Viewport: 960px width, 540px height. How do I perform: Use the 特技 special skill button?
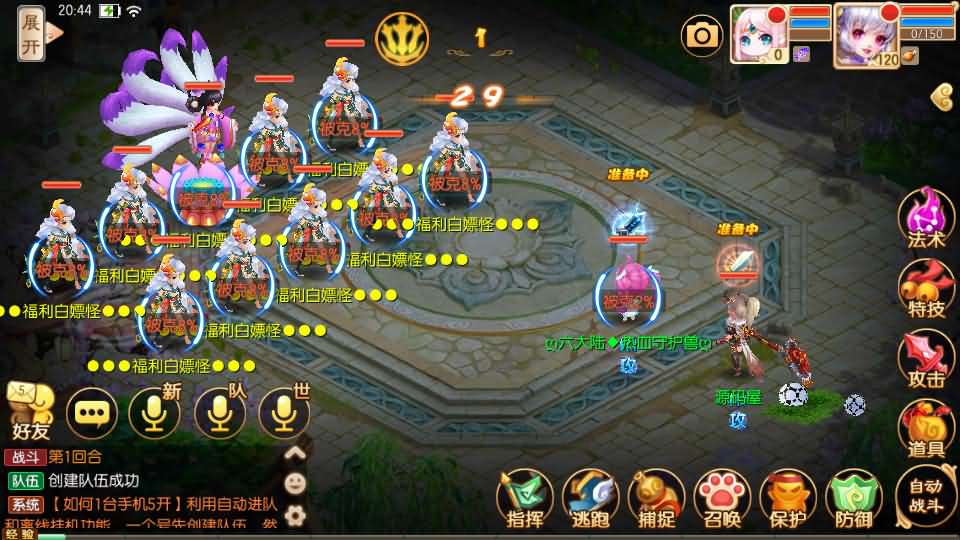pos(925,290)
